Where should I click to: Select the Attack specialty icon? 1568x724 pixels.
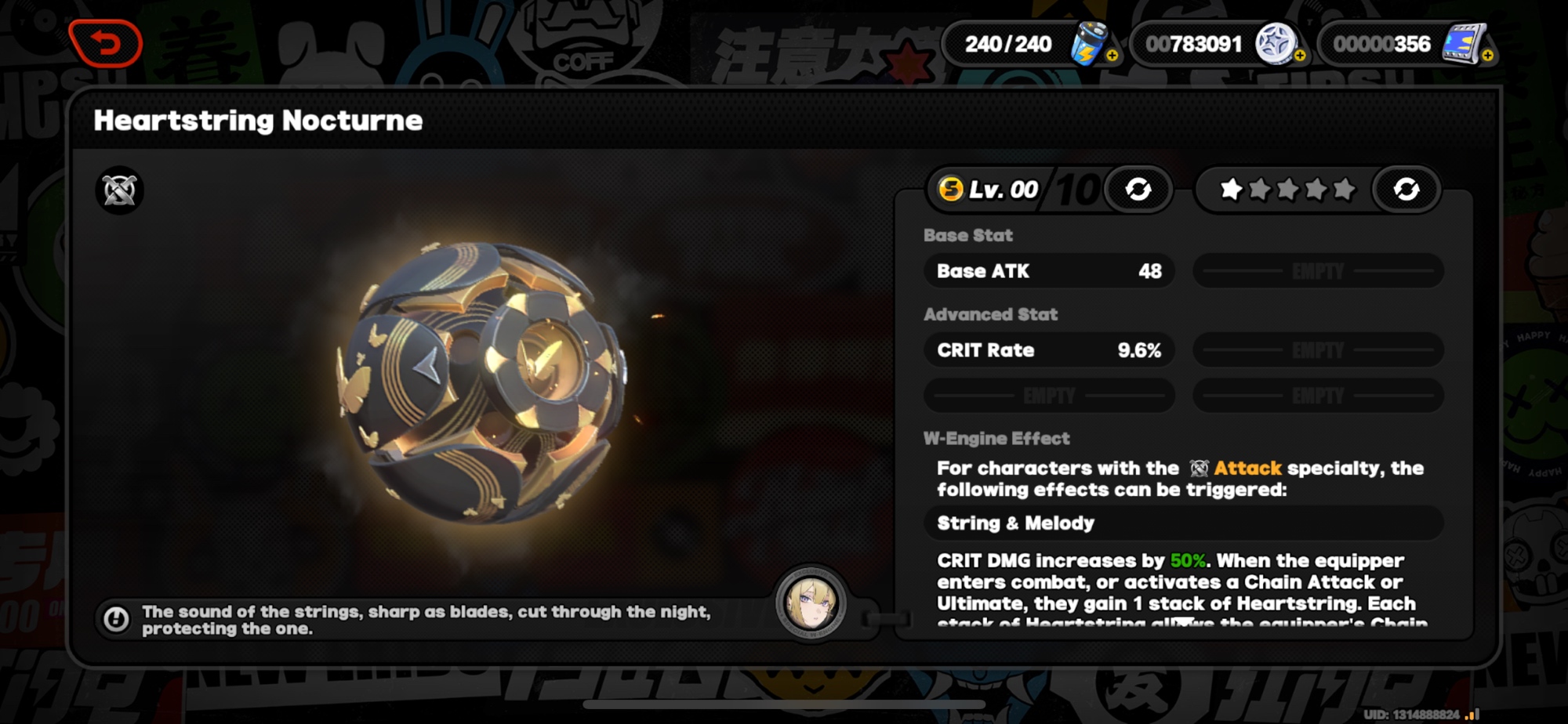tap(120, 190)
